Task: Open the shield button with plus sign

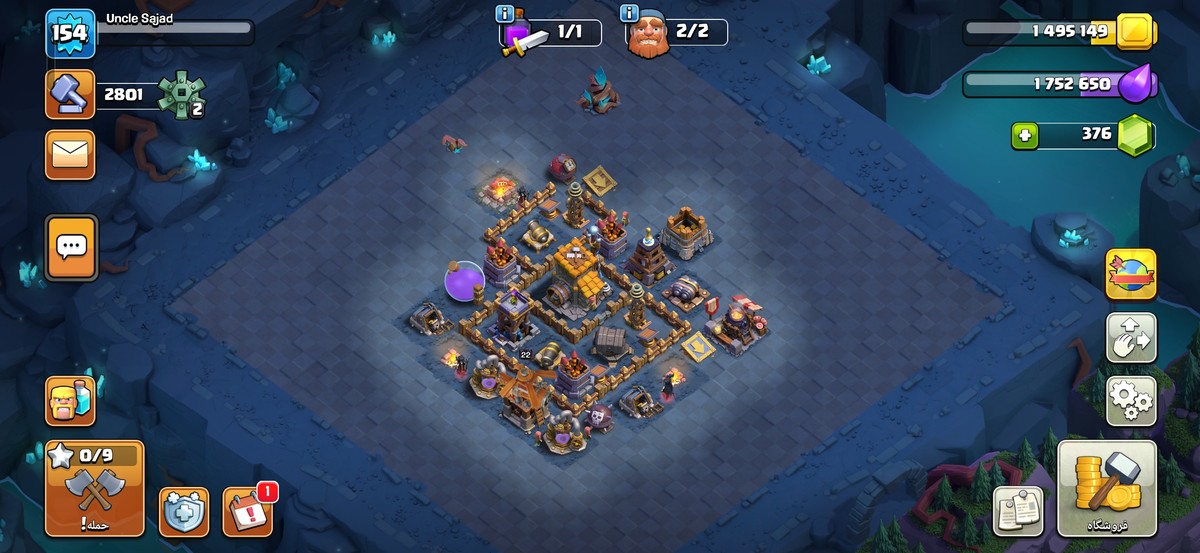Action: (x=184, y=512)
